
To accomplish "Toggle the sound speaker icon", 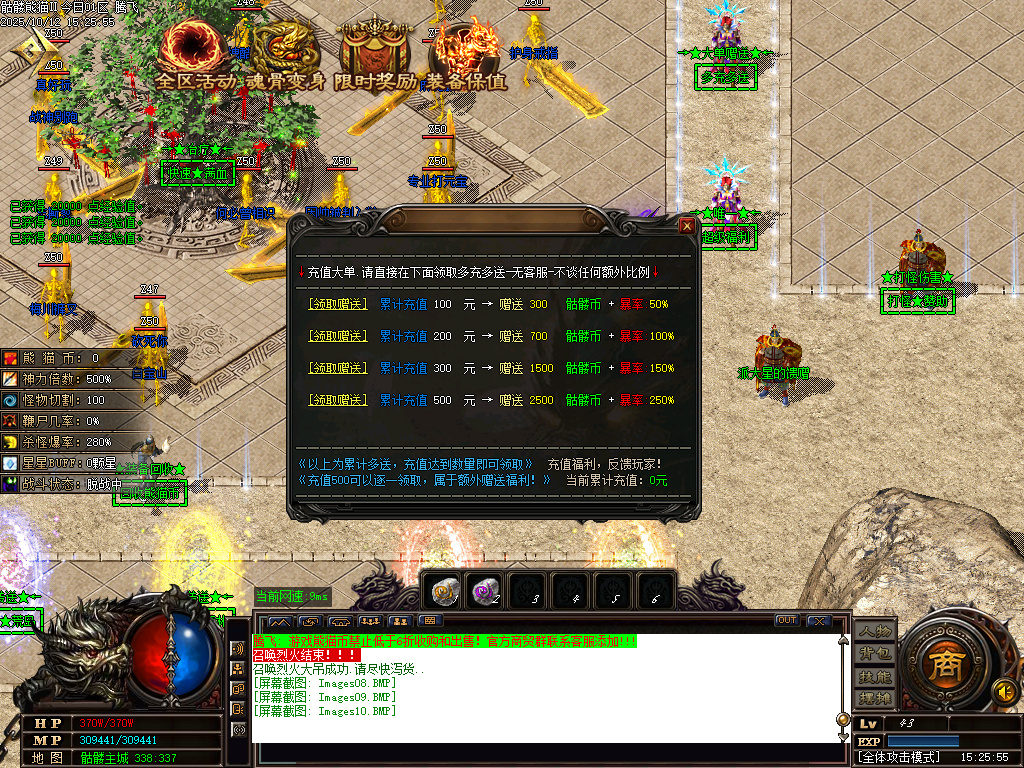I will pos(1003,690).
